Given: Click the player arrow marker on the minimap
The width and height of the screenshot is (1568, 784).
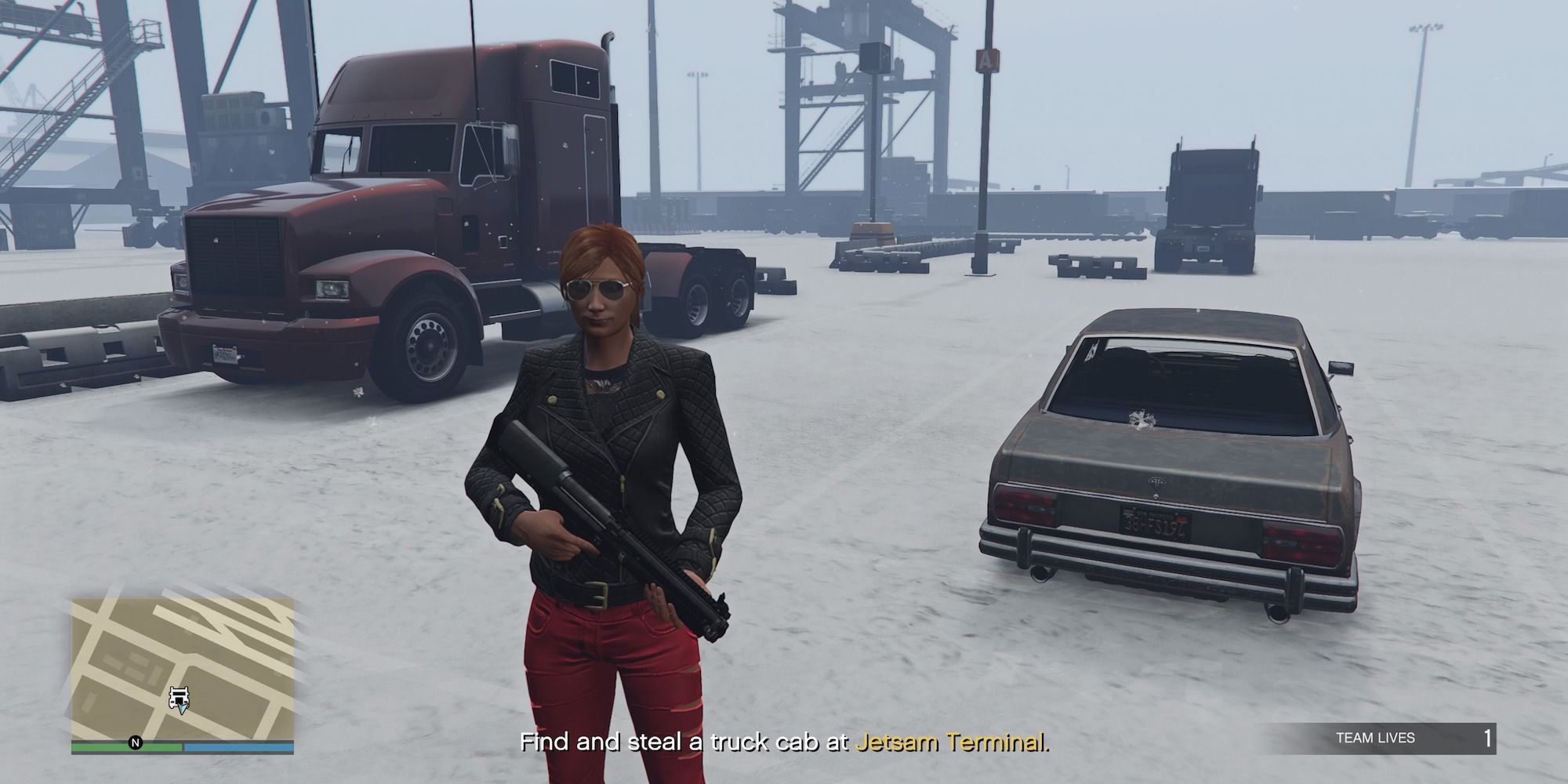Looking at the screenshot, I should [x=182, y=708].
